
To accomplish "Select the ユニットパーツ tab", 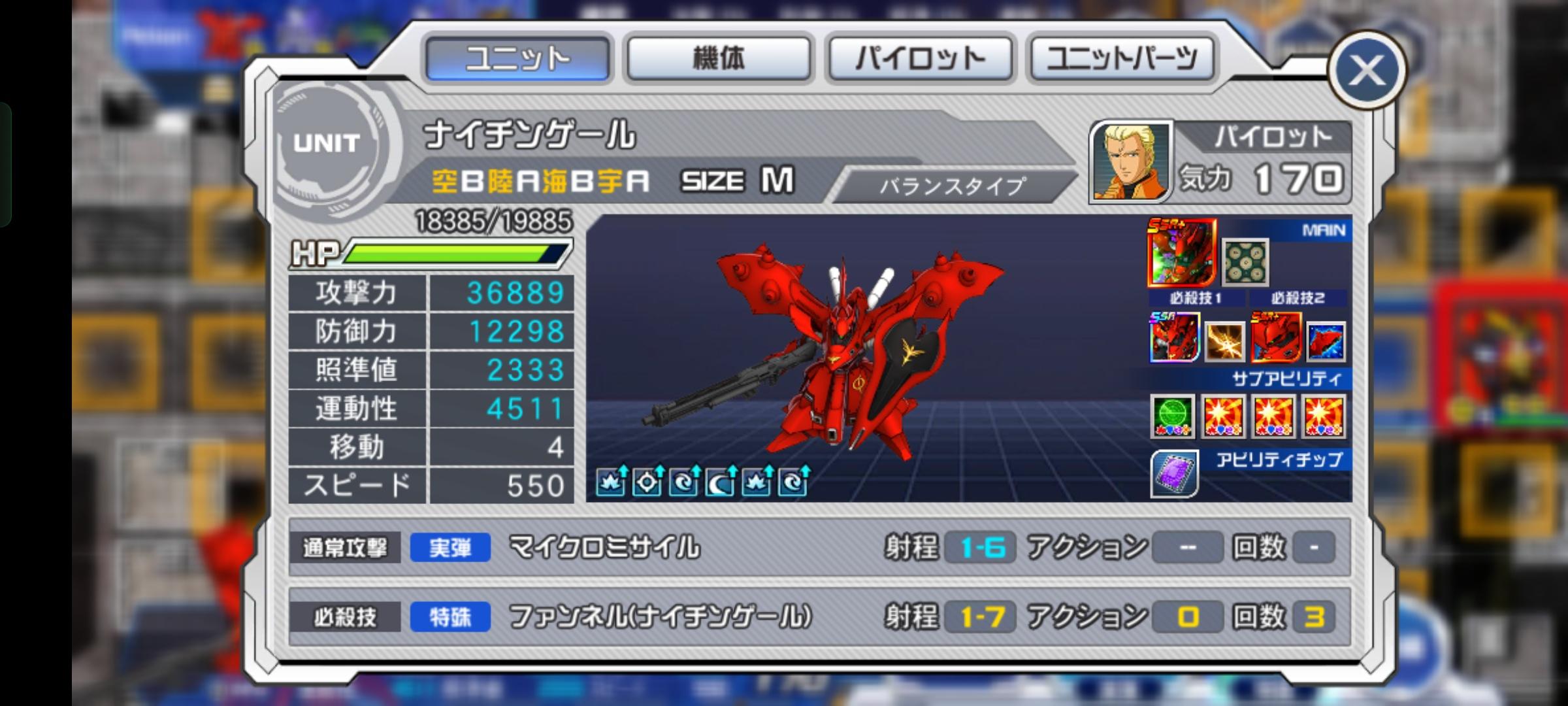I will click(1122, 59).
